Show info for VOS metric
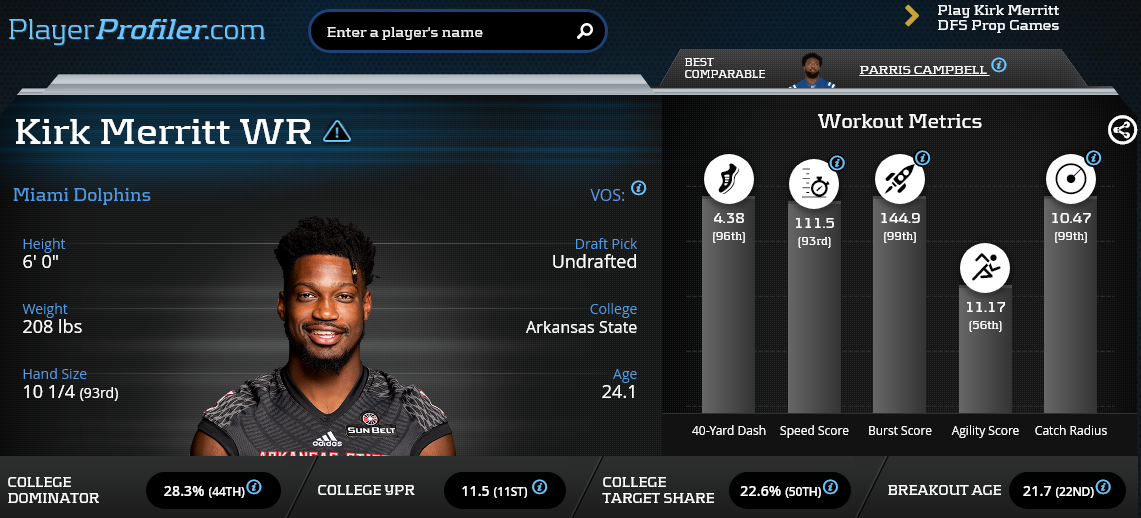 pyautogui.click(x=638, y=188)
